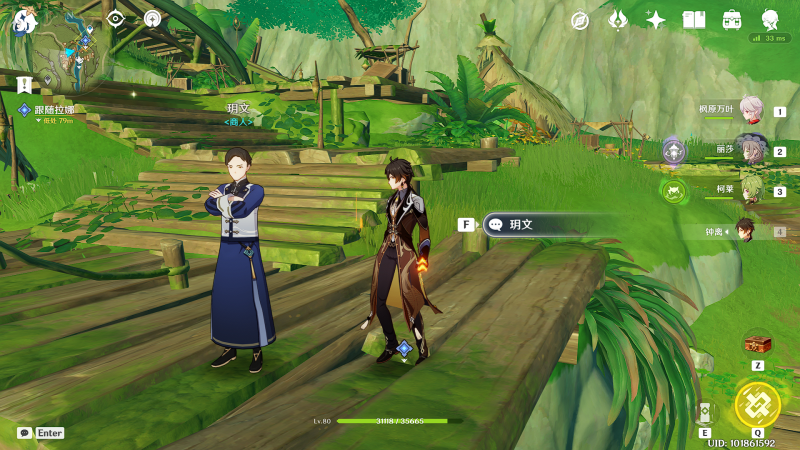Open the quest log banner icon
800x450 pixels.
[x=24, y=84]
